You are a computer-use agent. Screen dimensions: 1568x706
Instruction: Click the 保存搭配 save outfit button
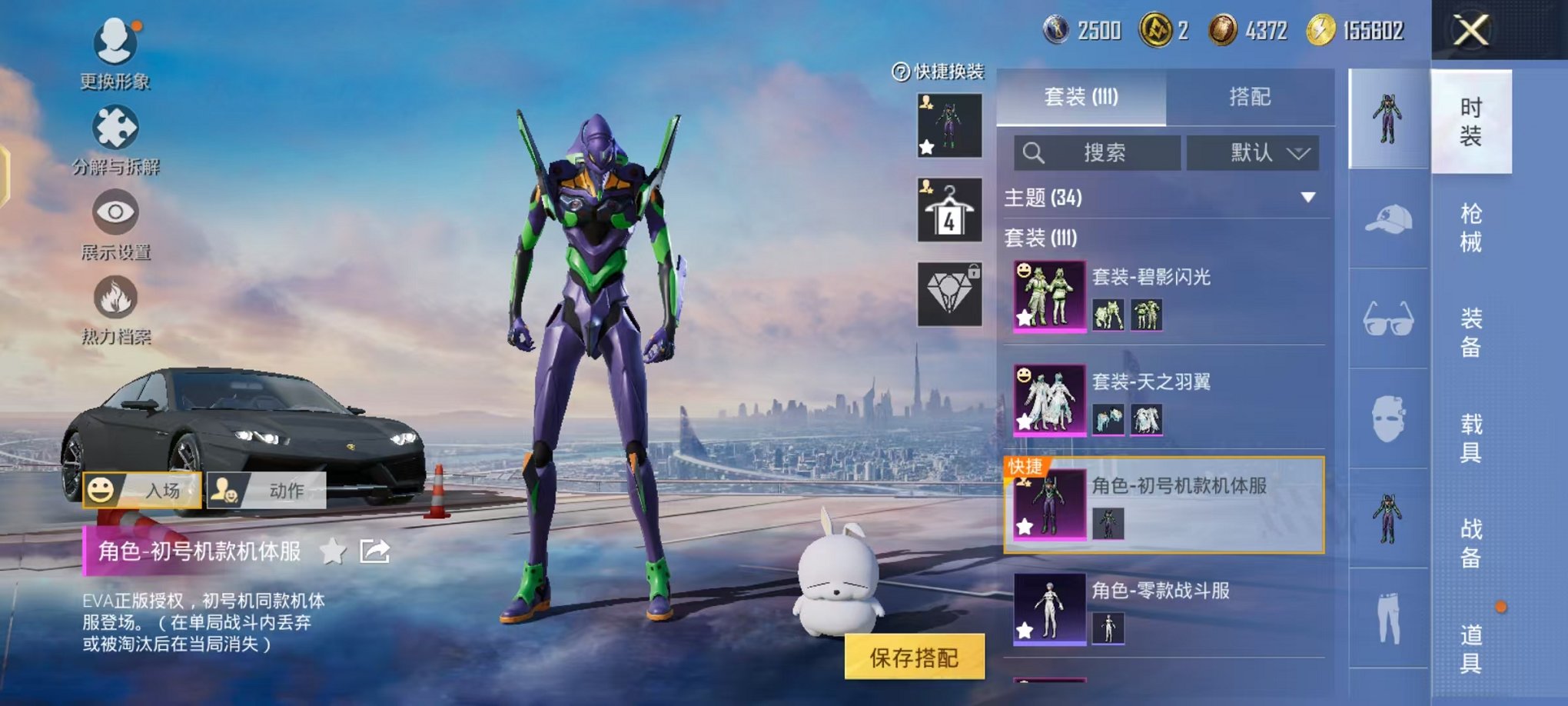pos(914,657)
